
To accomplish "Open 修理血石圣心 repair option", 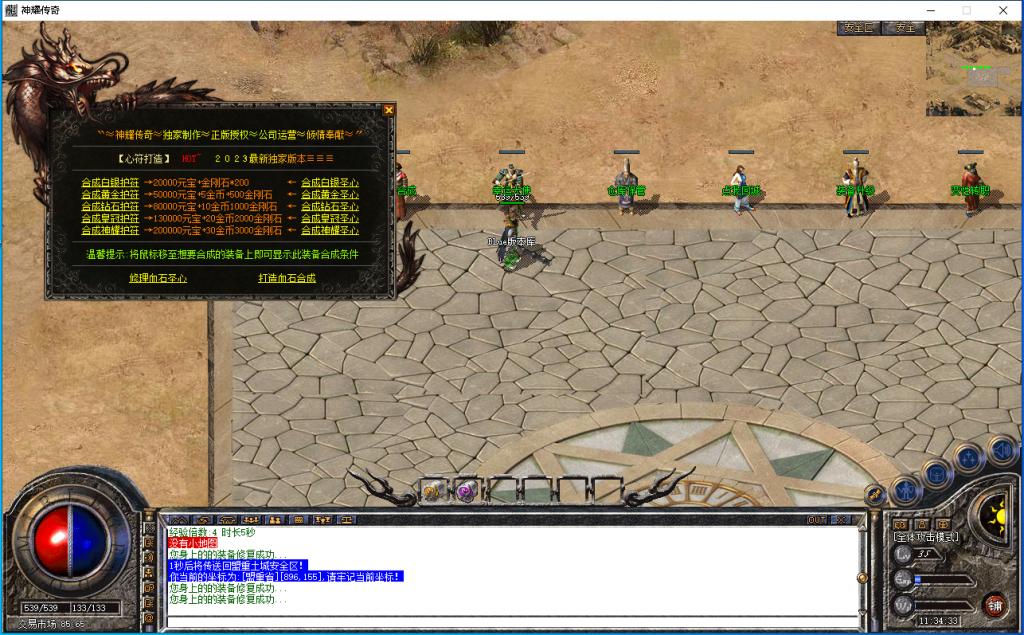I will pyautogui.click(x=158, y=278).
